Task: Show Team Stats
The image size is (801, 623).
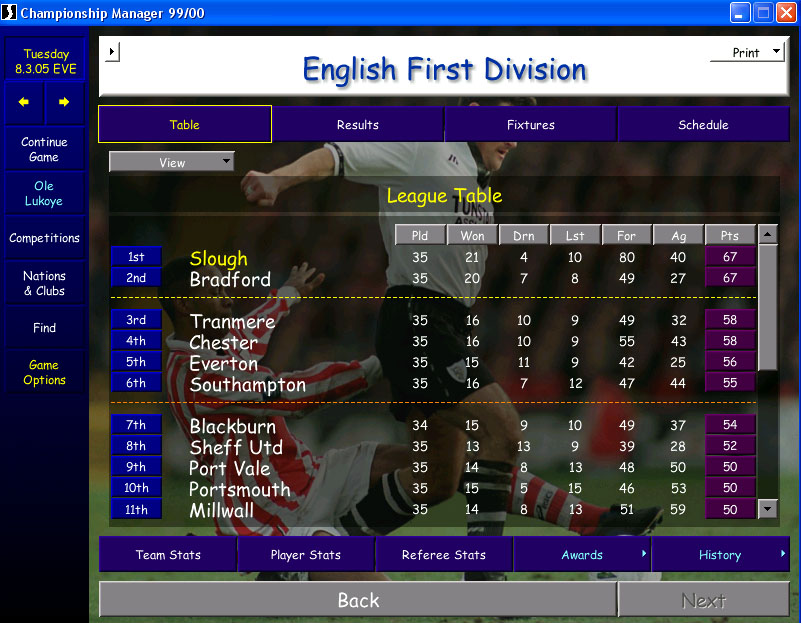Action: point(168,555)
